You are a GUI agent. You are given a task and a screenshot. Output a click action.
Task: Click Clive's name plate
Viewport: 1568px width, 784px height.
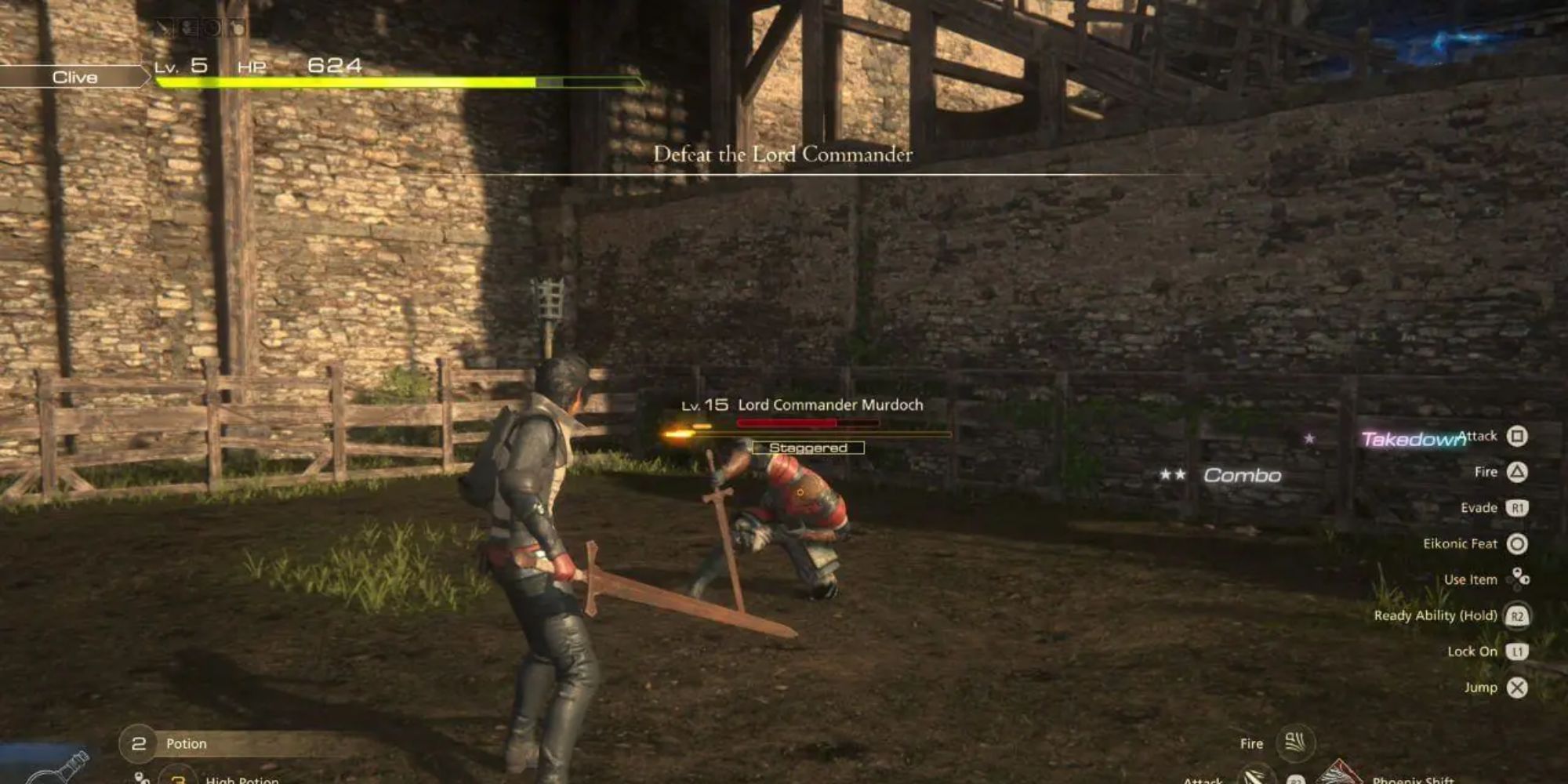(74, 77)
